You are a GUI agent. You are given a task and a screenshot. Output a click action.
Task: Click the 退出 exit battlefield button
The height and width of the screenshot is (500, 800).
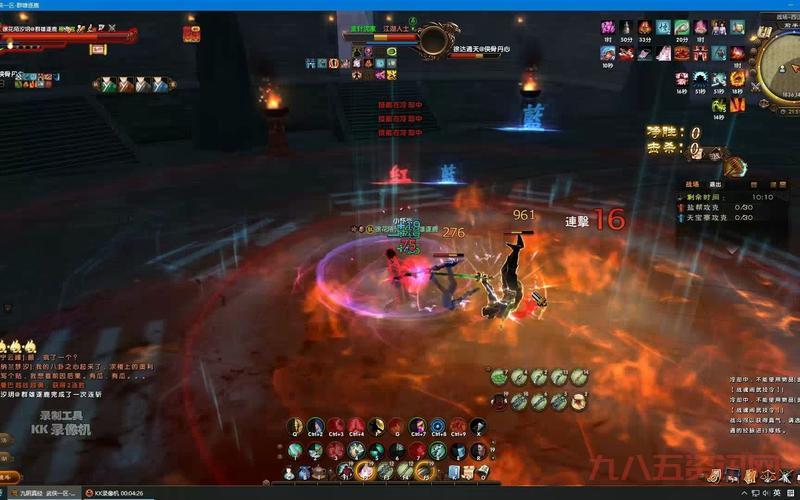coord(715,184)
